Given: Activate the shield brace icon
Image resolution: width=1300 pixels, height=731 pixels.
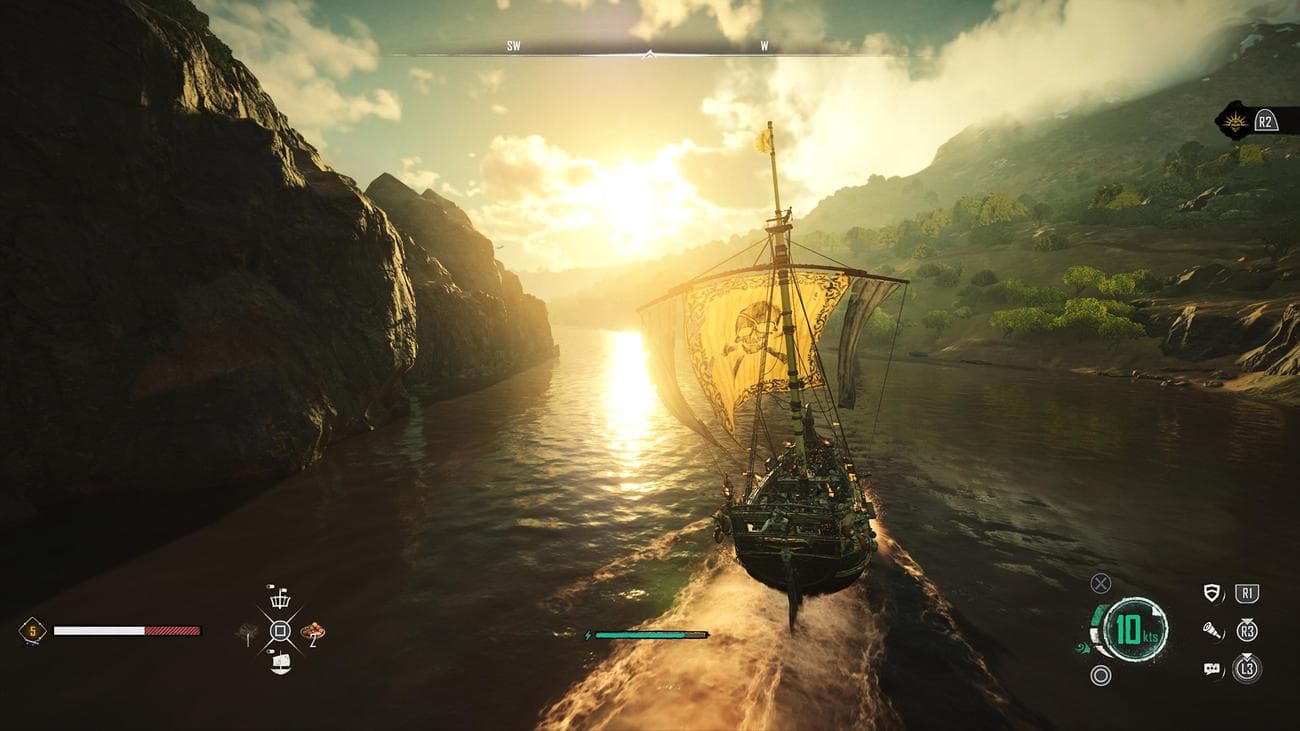Looking at the screenshot, I should 1213,593.
